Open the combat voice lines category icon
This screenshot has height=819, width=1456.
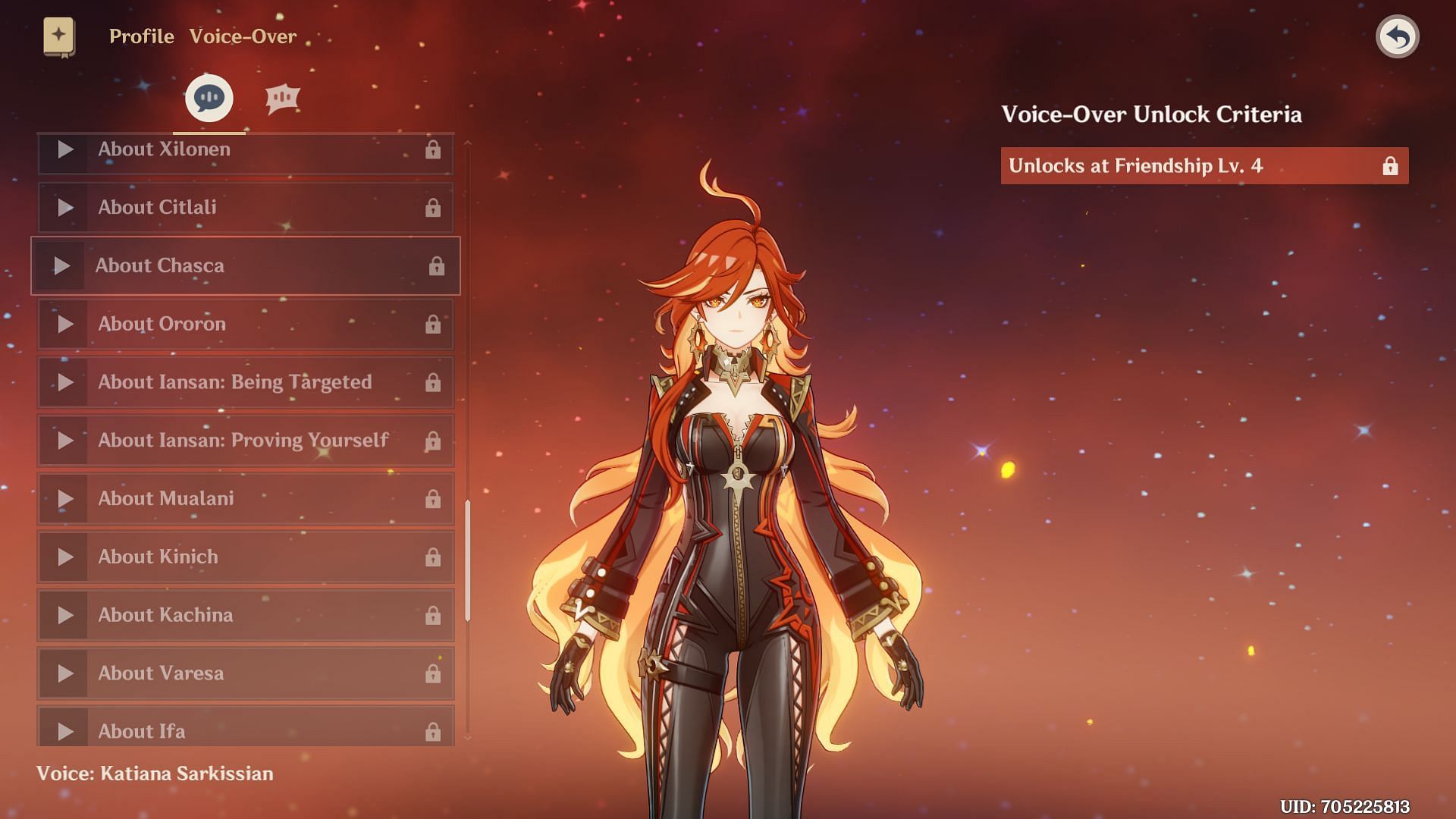[x=282, y=97]
